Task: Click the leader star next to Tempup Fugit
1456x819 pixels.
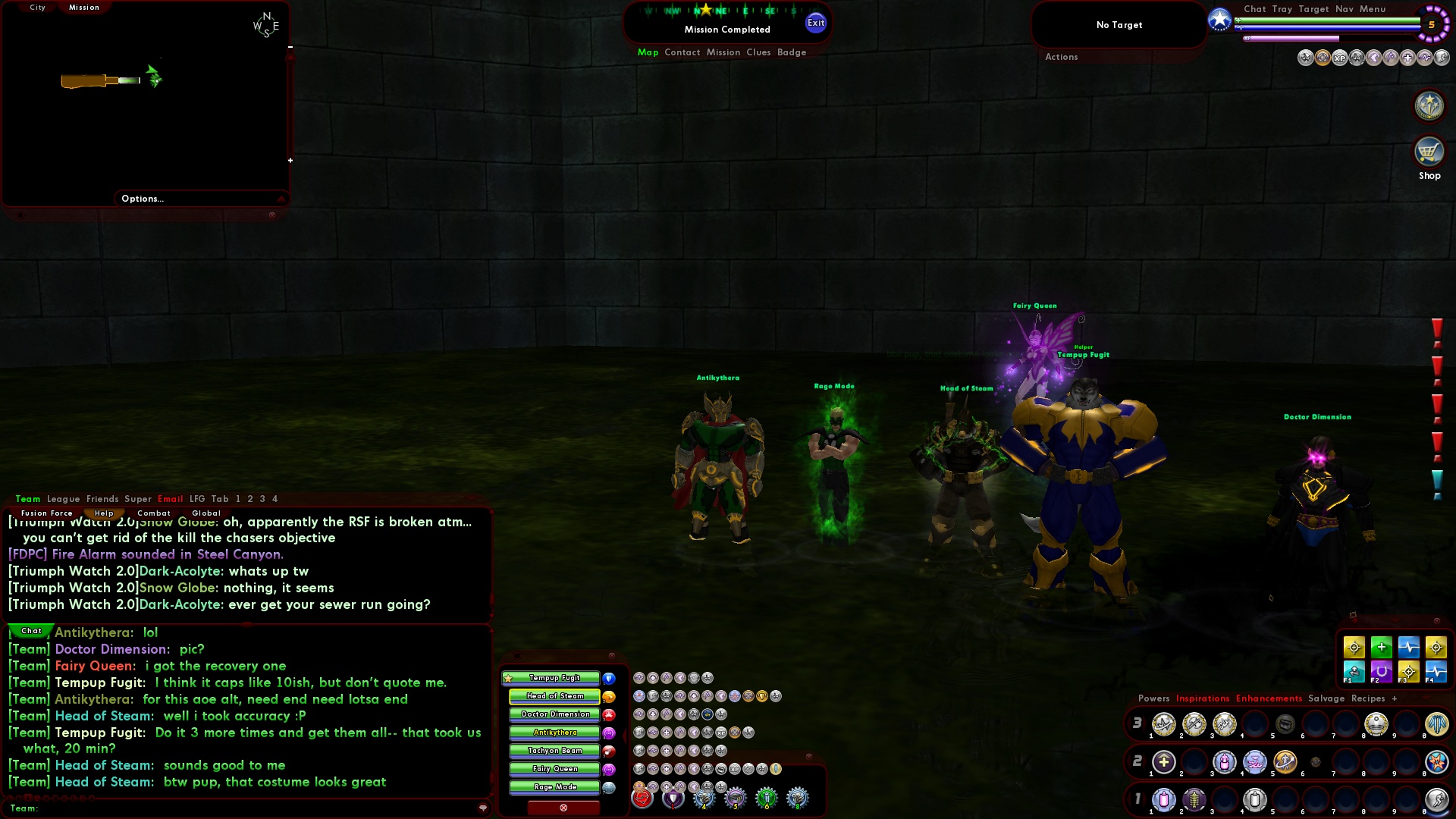Action: [507, 678]
